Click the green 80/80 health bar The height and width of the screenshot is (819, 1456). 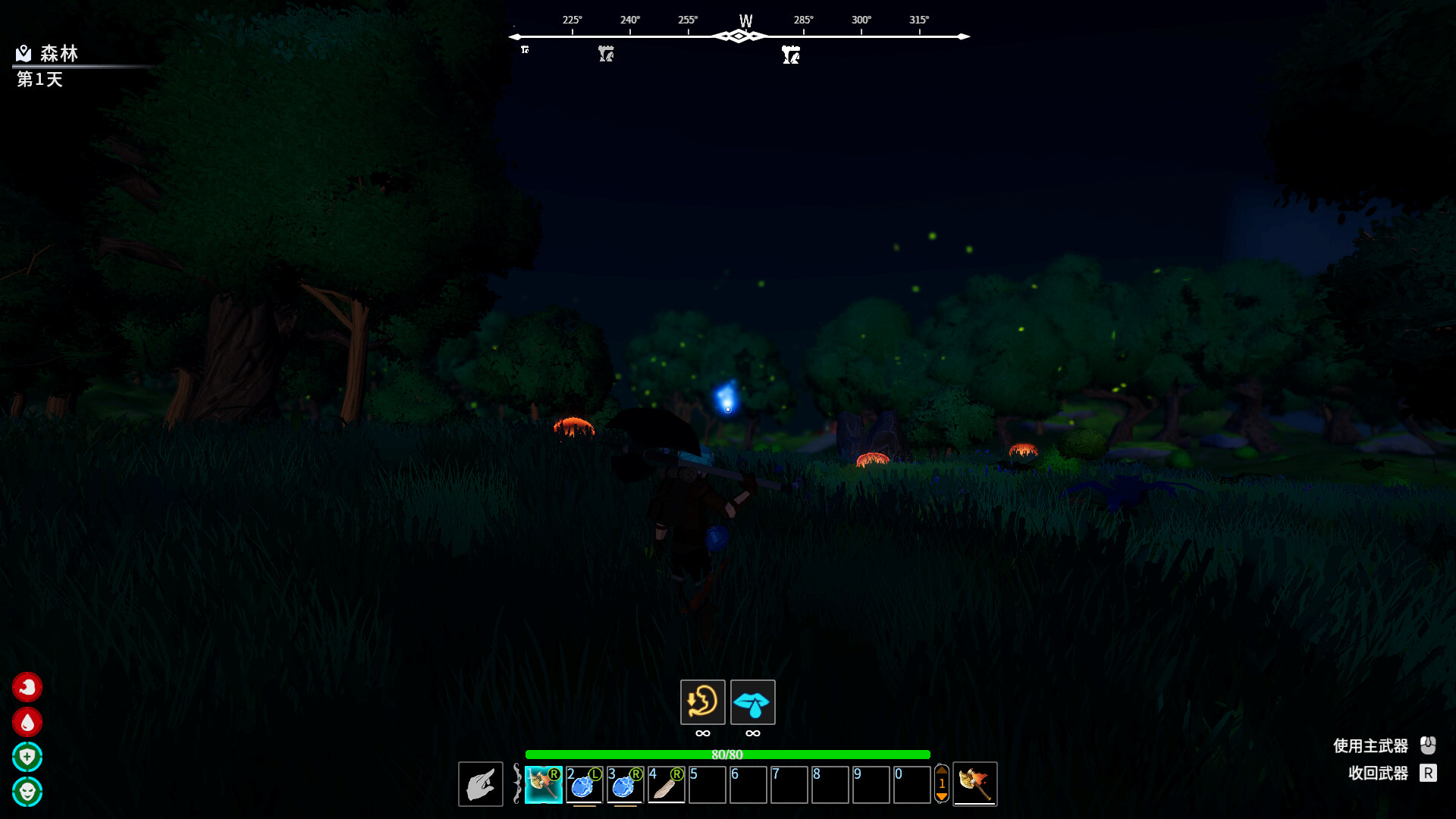(728, 755)
